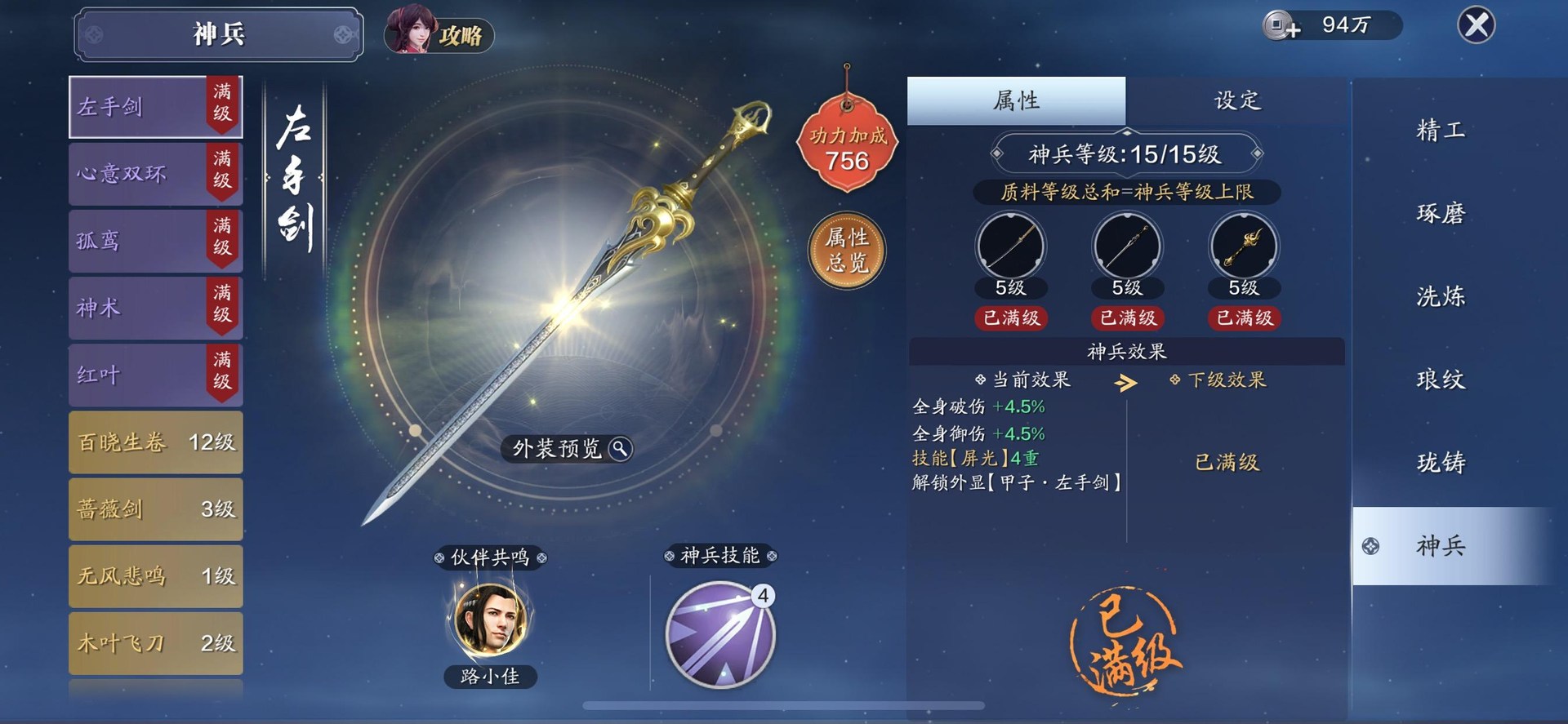Screen dimensions: 1568x724
Task: Switch to the 设定 tab
Action: 1236,100
